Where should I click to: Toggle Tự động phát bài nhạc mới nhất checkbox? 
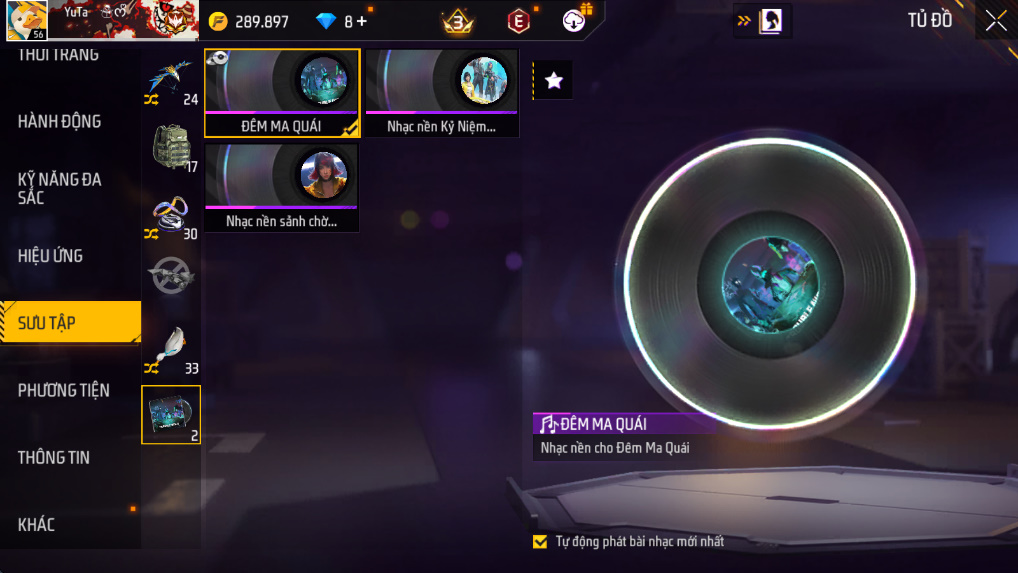540,542
